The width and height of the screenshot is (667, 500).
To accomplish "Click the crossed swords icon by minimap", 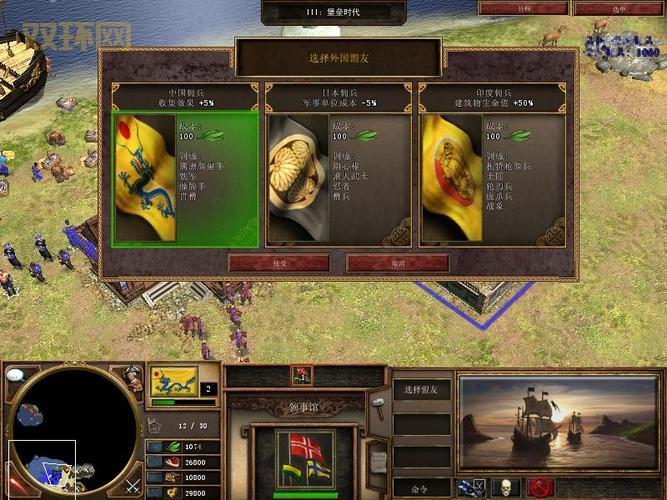I will pyautogui.click(x=133, y=487).
